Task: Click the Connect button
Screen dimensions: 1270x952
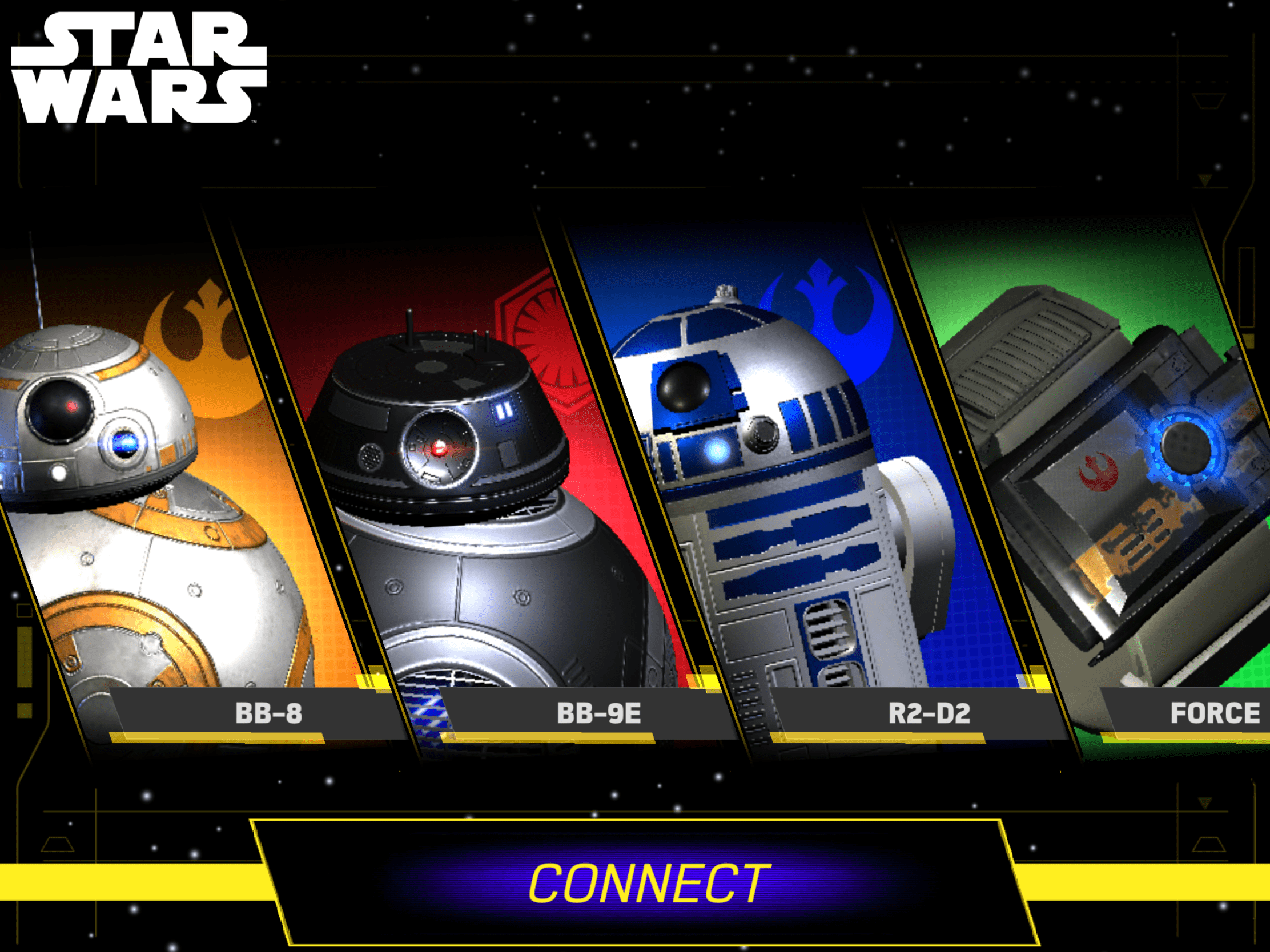Action: coord(648,884)
